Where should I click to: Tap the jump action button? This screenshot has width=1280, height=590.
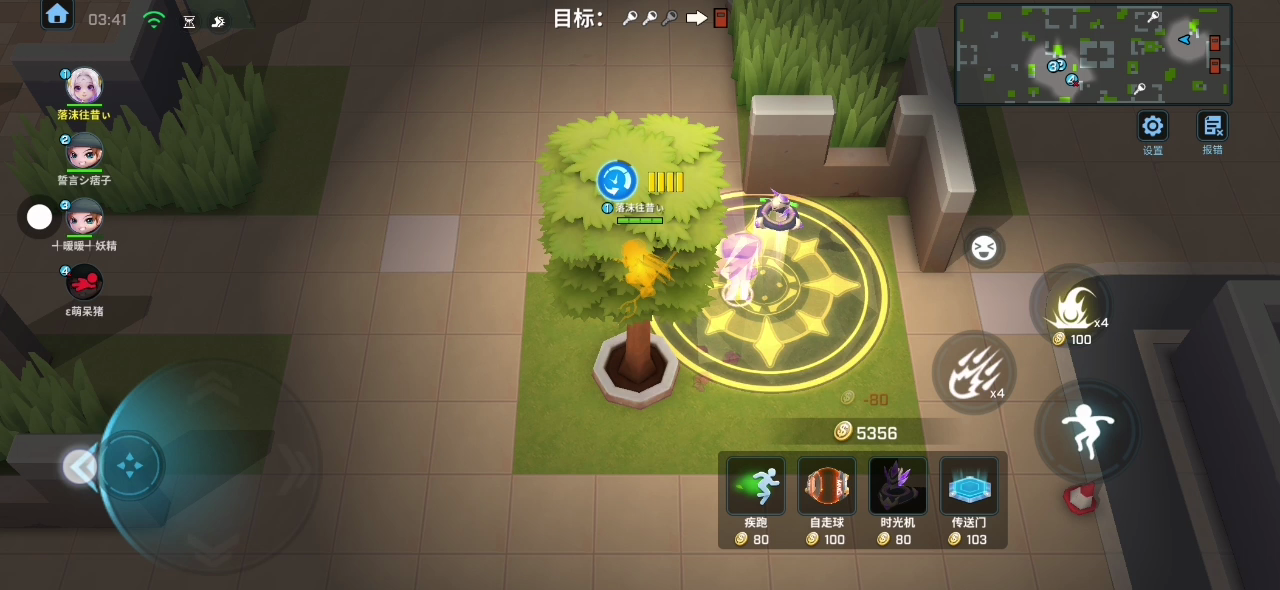coord(1086,431)
